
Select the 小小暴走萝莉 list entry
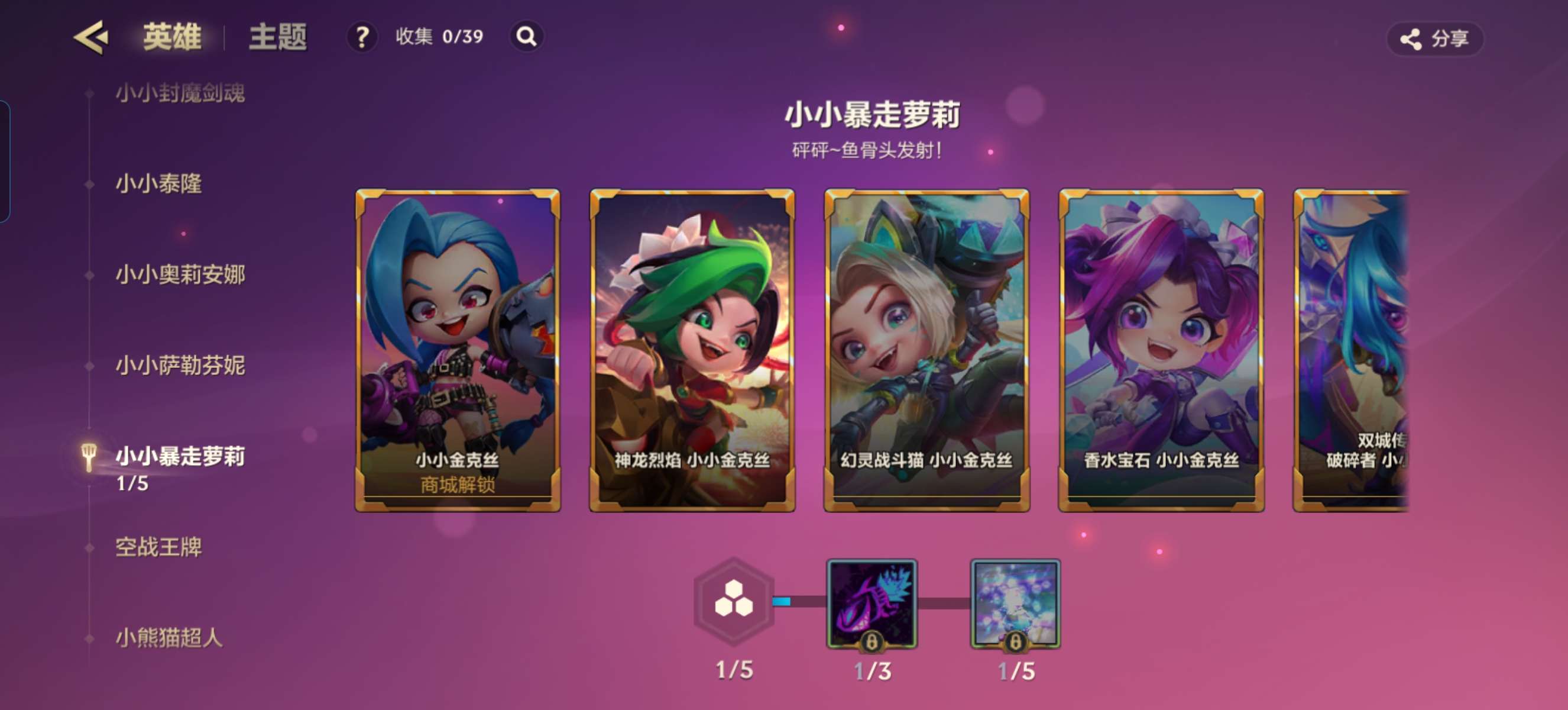point(180,457)
